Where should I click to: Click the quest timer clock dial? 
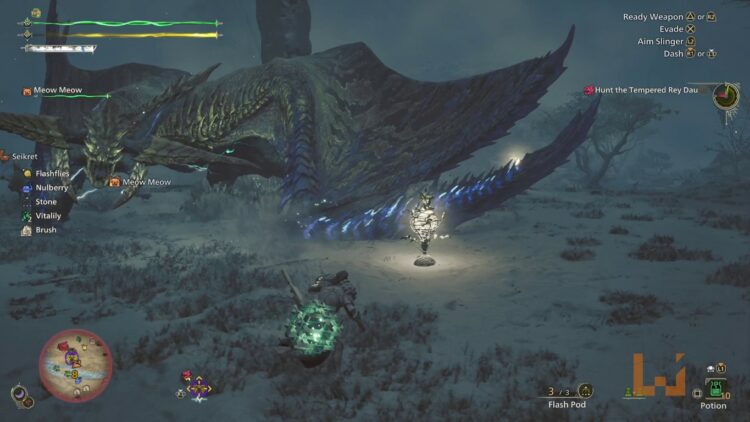pos(725,96)
